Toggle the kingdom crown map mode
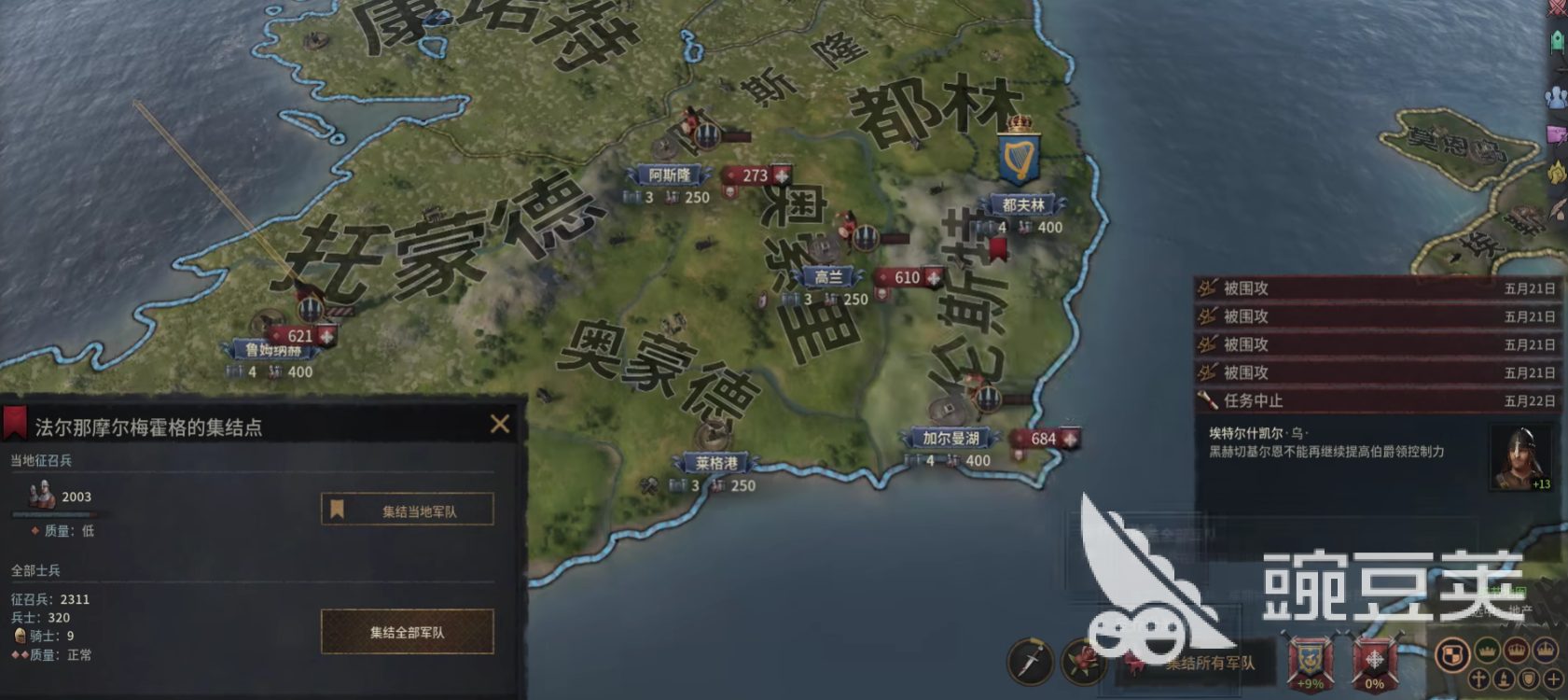1568x700 pixels. click(x=1517, y=653)
